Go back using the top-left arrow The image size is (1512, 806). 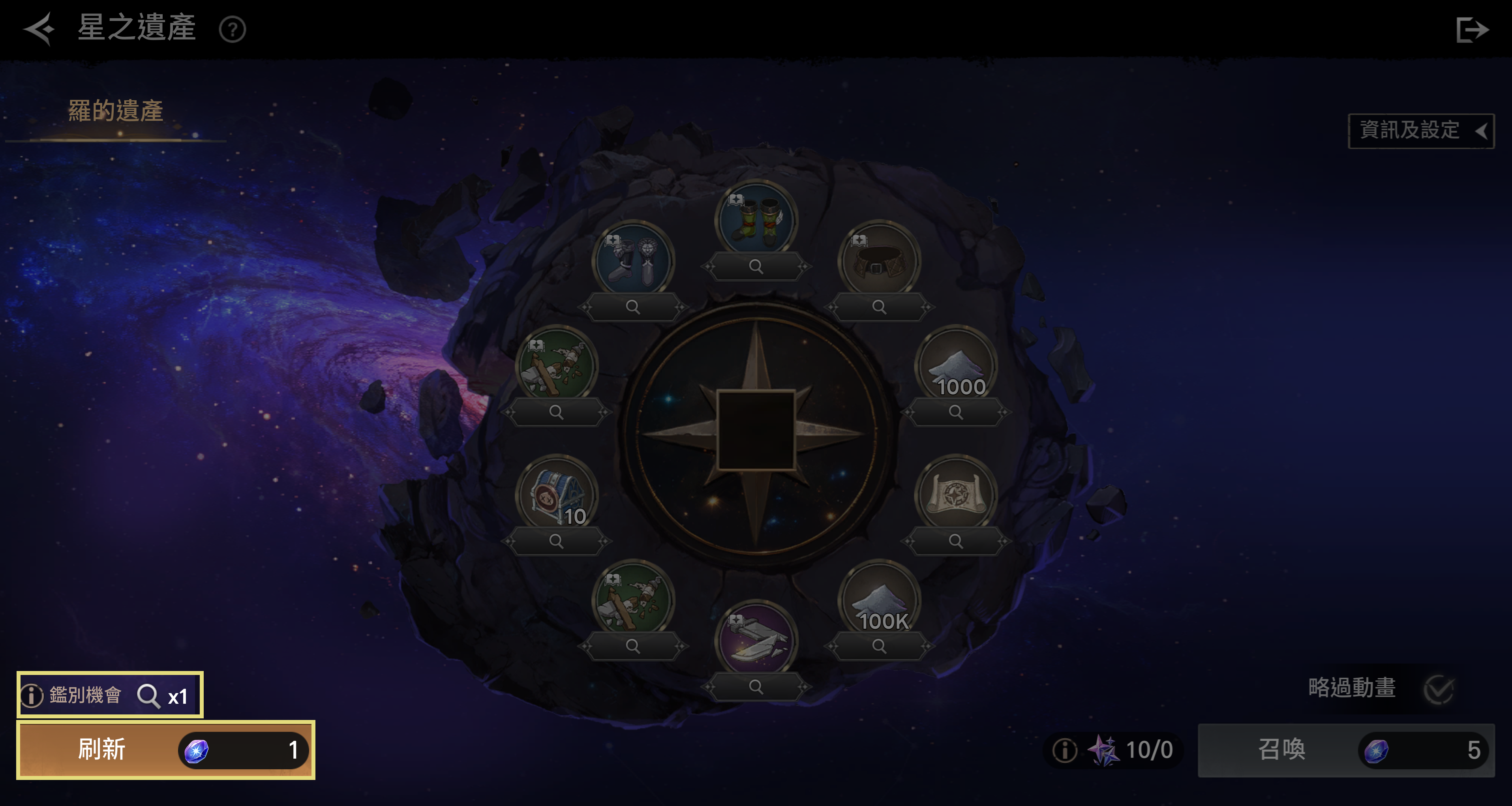[39, 28]
